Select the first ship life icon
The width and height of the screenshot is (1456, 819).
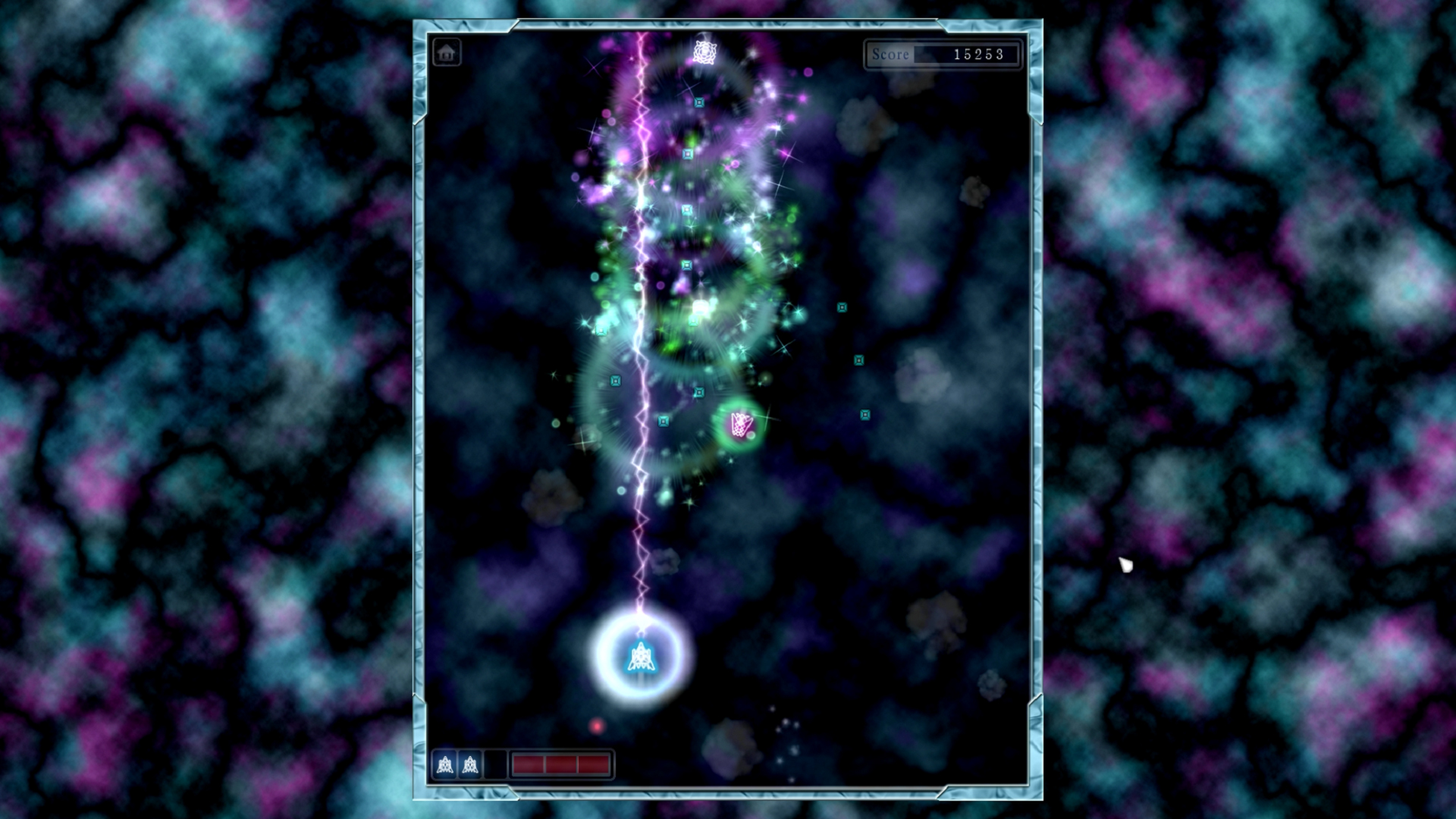[444, 764]
